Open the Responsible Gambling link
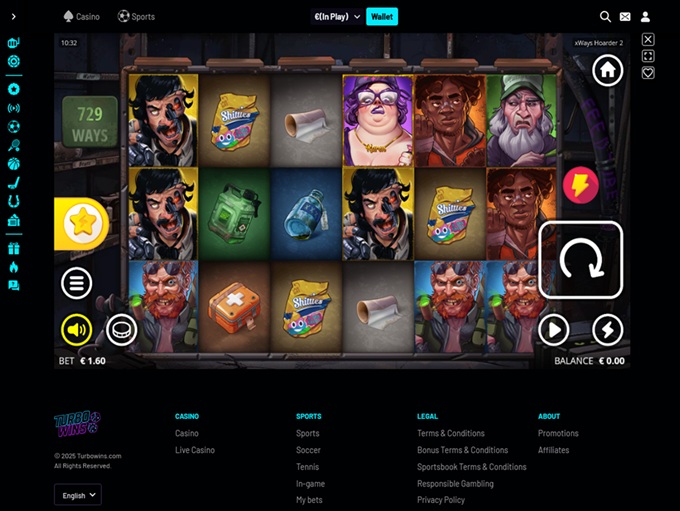Screen dimensions: 680x511 (455, 483)
